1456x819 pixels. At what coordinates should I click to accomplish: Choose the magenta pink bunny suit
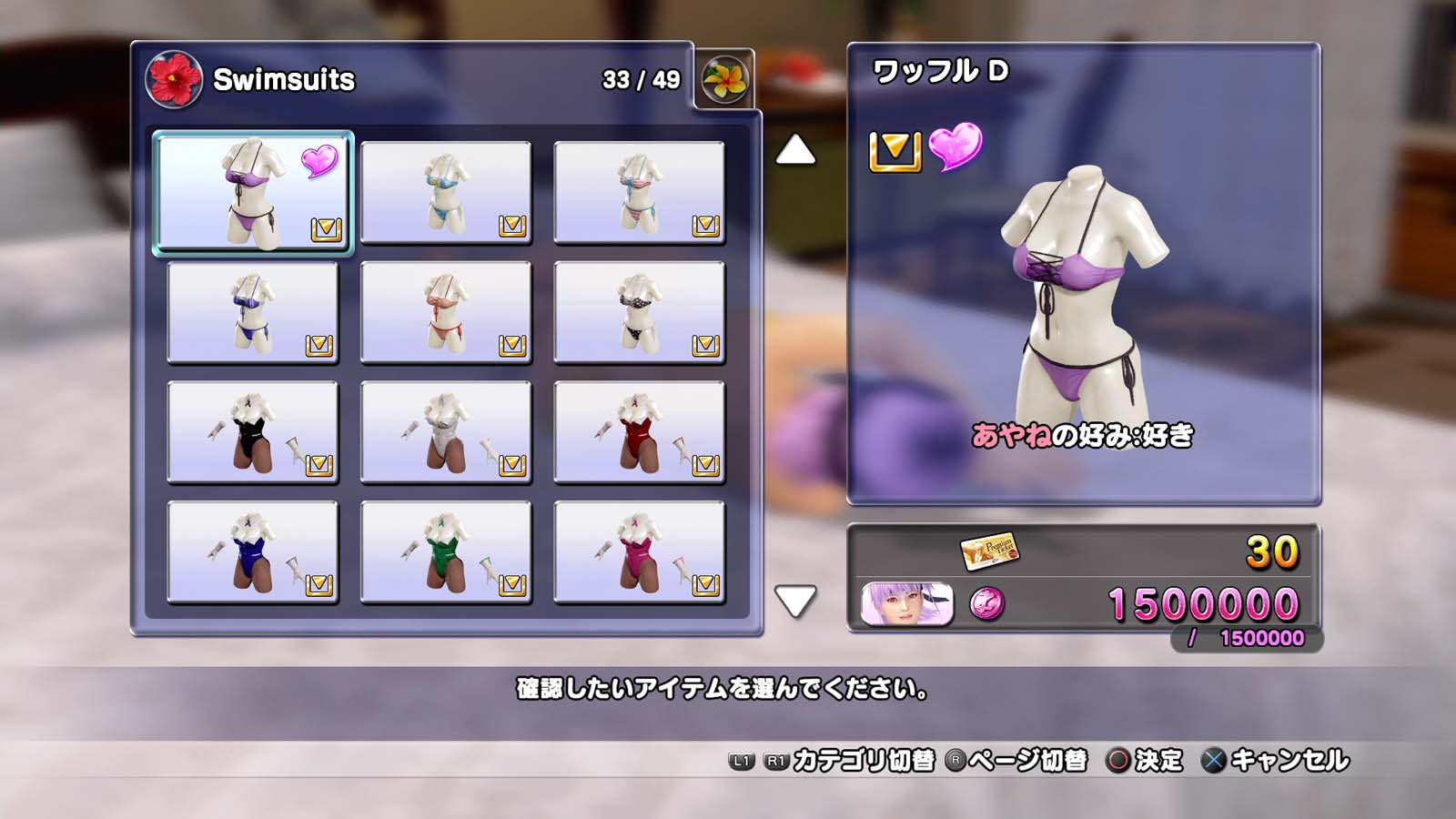tap(639, 552)
